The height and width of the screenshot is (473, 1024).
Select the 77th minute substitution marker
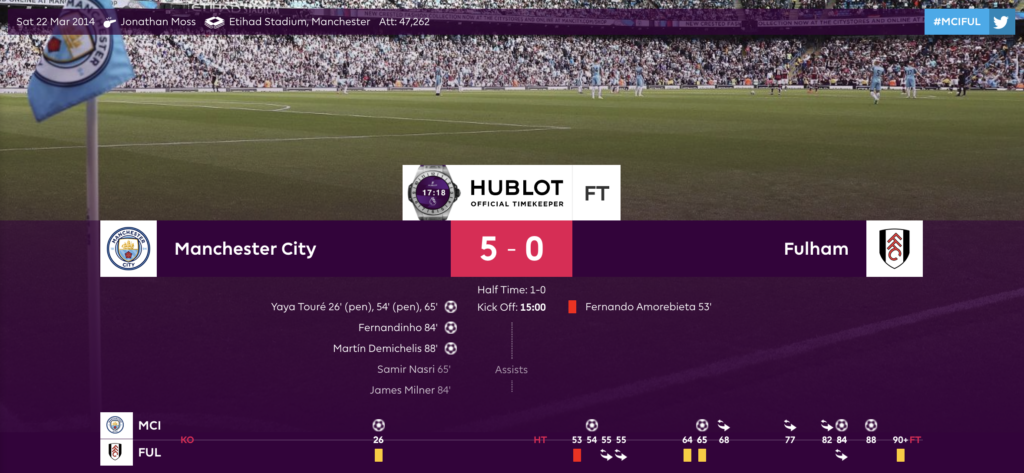pyautogui.click(x=790, y=425)
